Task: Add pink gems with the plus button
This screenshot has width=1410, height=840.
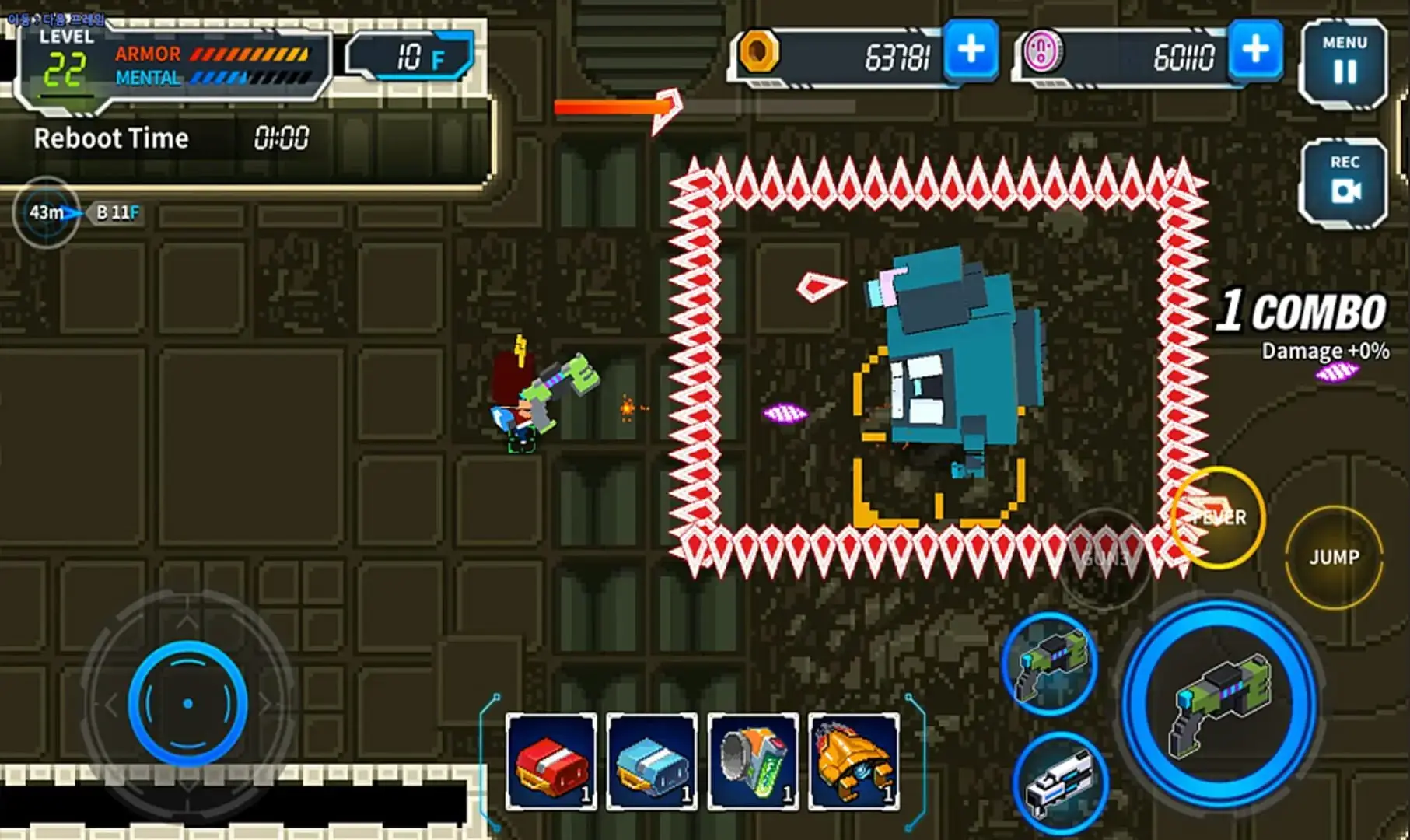Action: (1255, 51)
